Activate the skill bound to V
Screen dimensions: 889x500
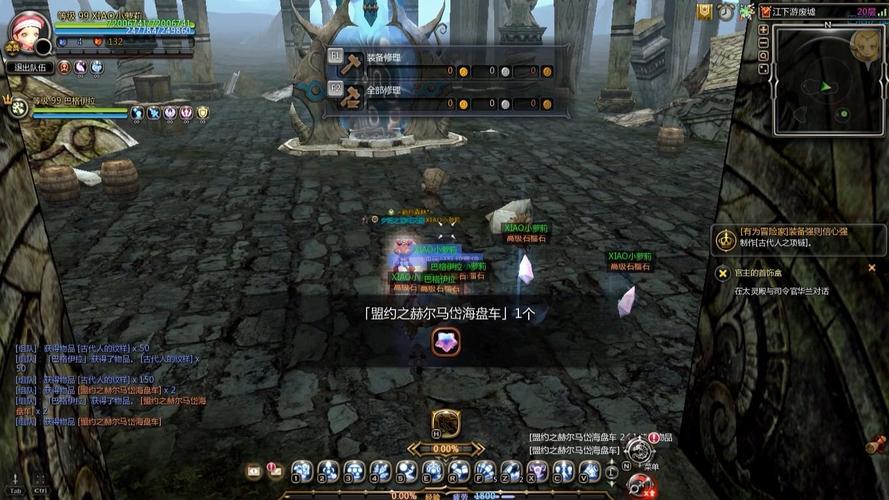(589, 469)
